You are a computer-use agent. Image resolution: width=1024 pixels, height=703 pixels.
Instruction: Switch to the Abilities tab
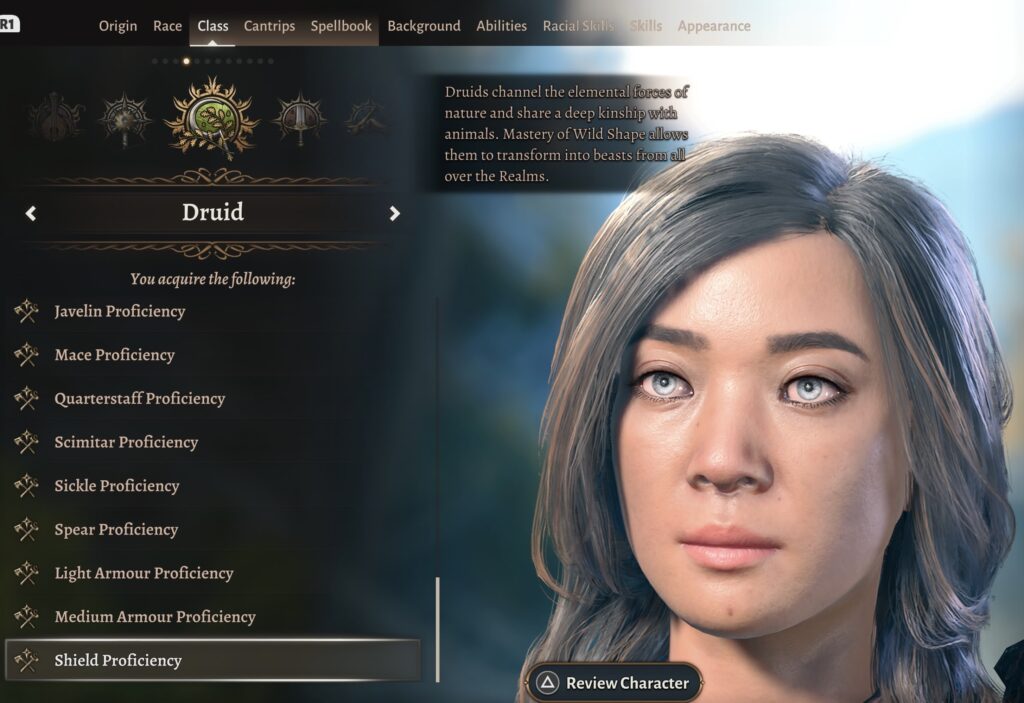(501, 26)
